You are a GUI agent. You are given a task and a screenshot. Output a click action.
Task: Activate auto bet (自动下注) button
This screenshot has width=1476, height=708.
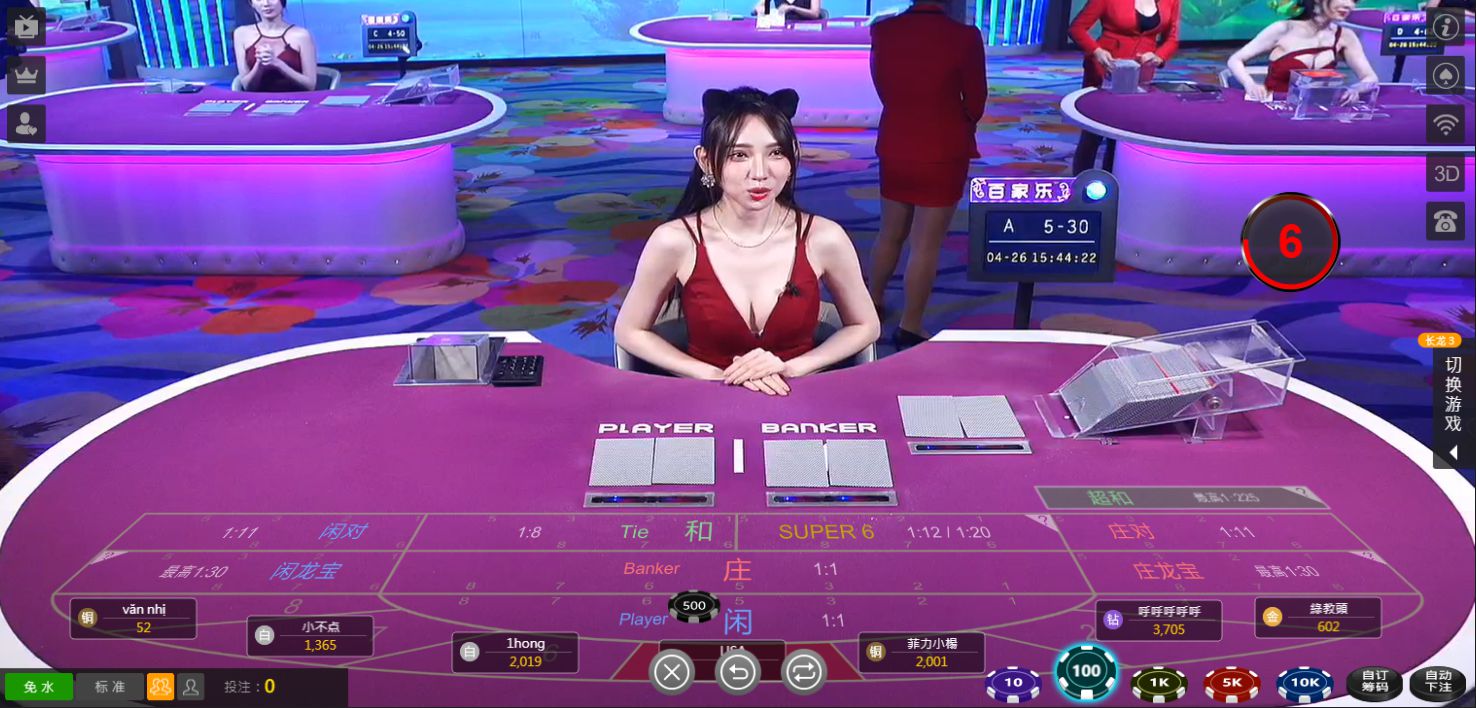pos(1437,684)
